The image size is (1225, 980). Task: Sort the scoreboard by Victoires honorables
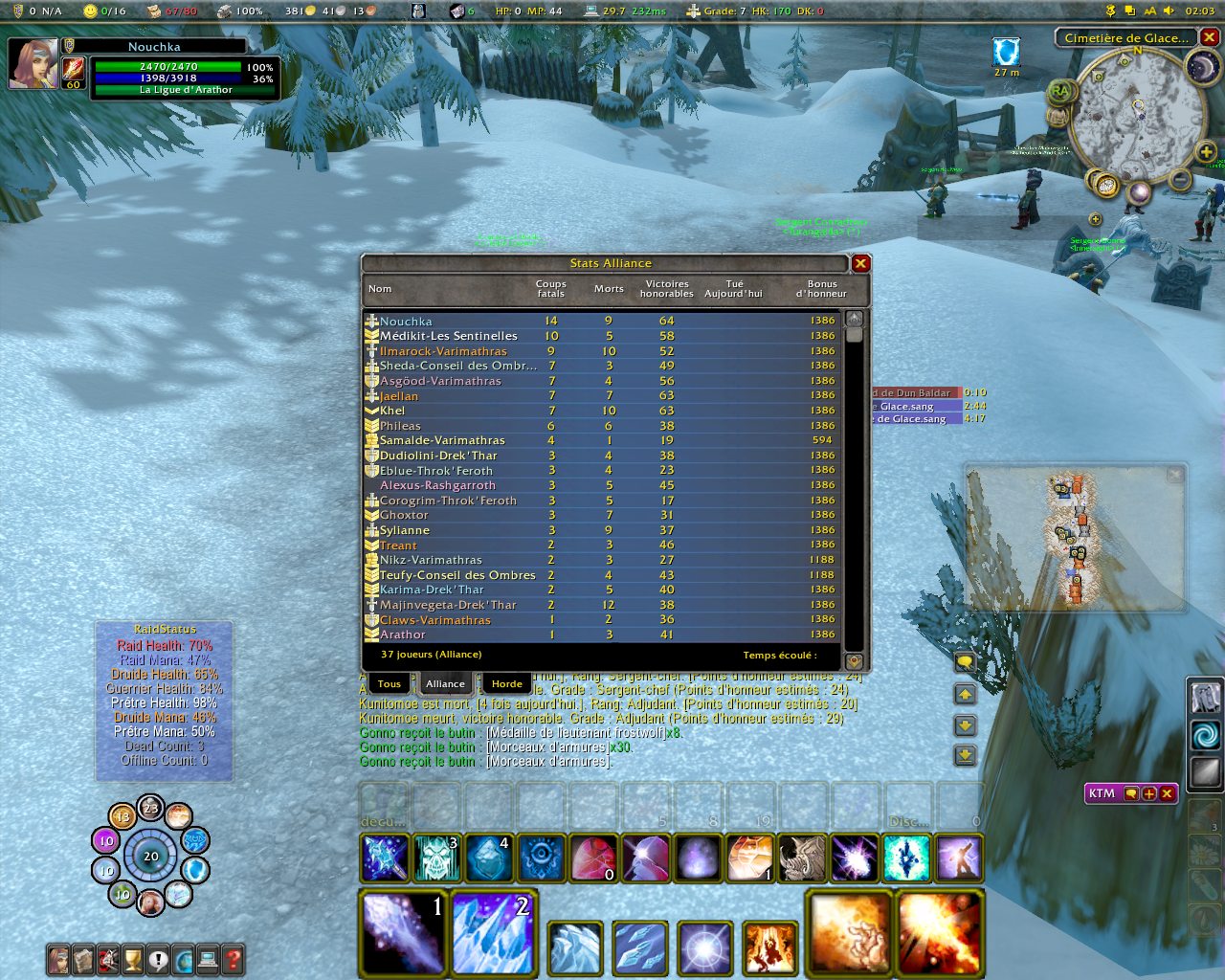point(667,288)
